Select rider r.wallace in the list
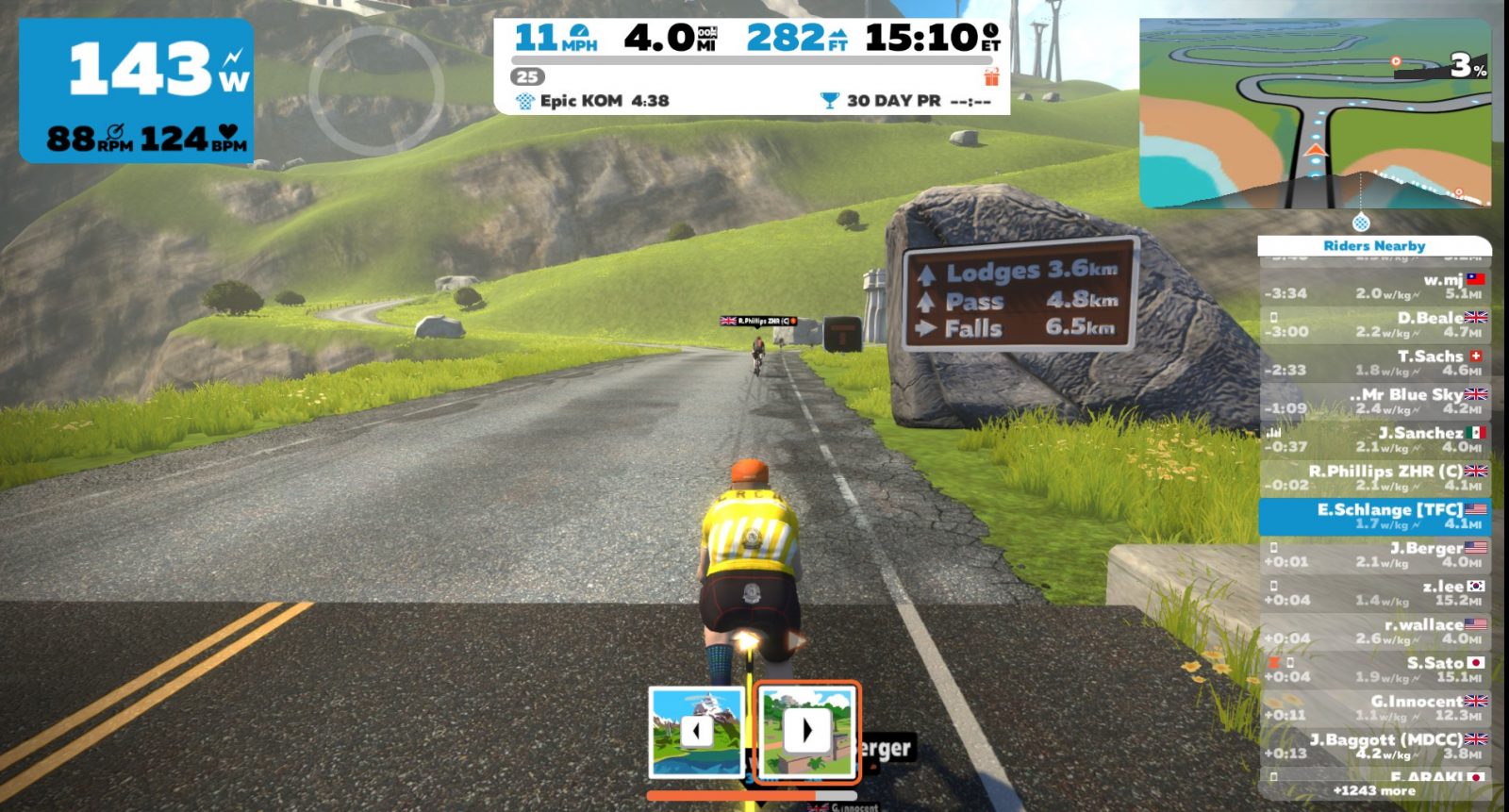Image resolution: width=1509 pixels, height=812 pixels. point(1374,631)
